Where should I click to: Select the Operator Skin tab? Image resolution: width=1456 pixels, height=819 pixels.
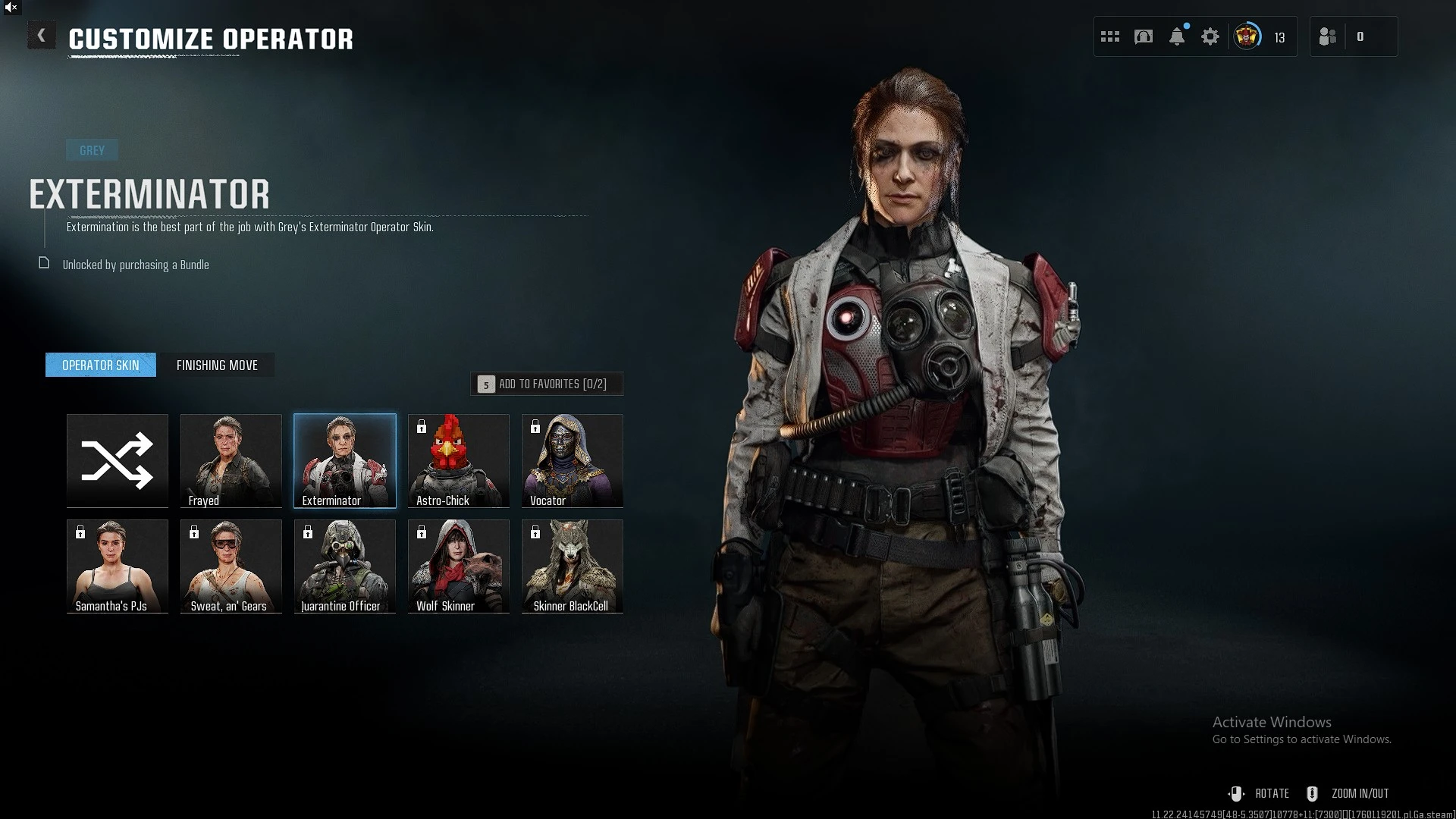[101, 366]
